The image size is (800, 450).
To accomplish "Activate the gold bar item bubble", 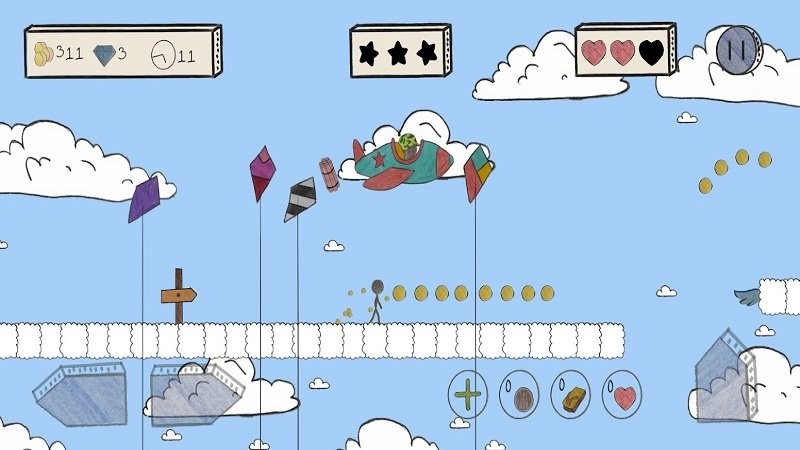I will pyautogui.click(x=571, y=395).
